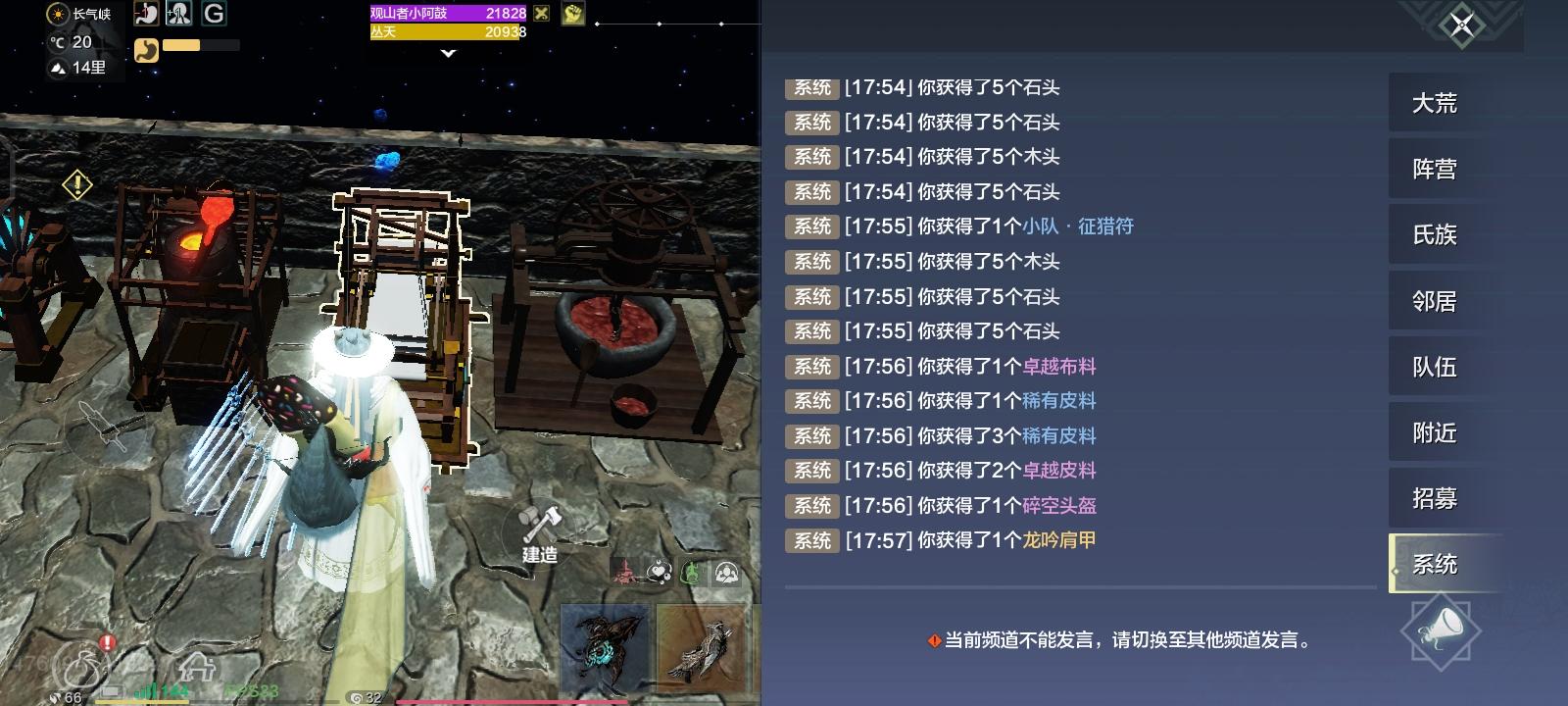Toggle the G graphics indicator top left
The height and width of the screenshot is (706, 1568).
click(216, 13)
